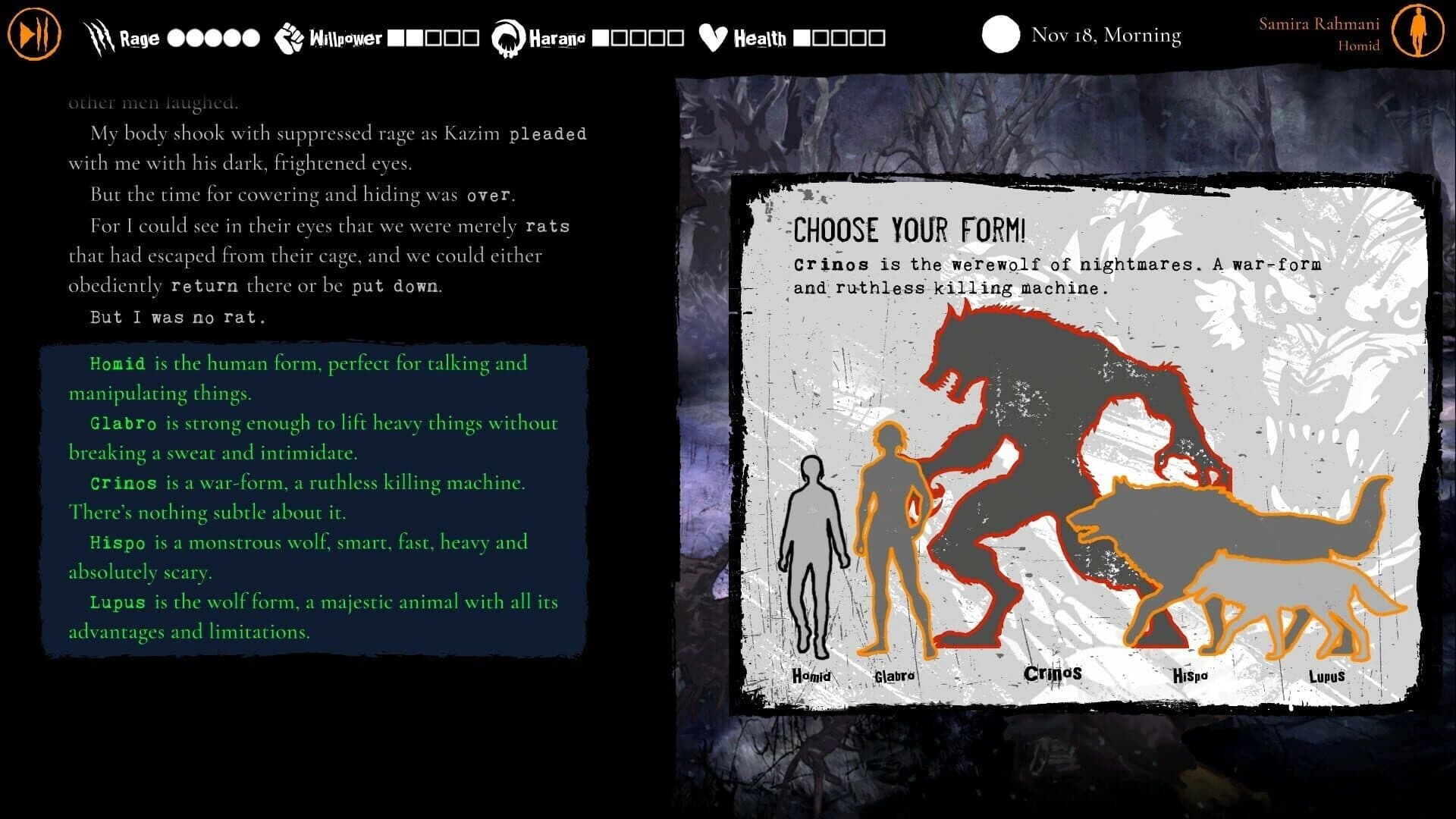
Task: Click the Health heart icon
Action: (711, 35)
